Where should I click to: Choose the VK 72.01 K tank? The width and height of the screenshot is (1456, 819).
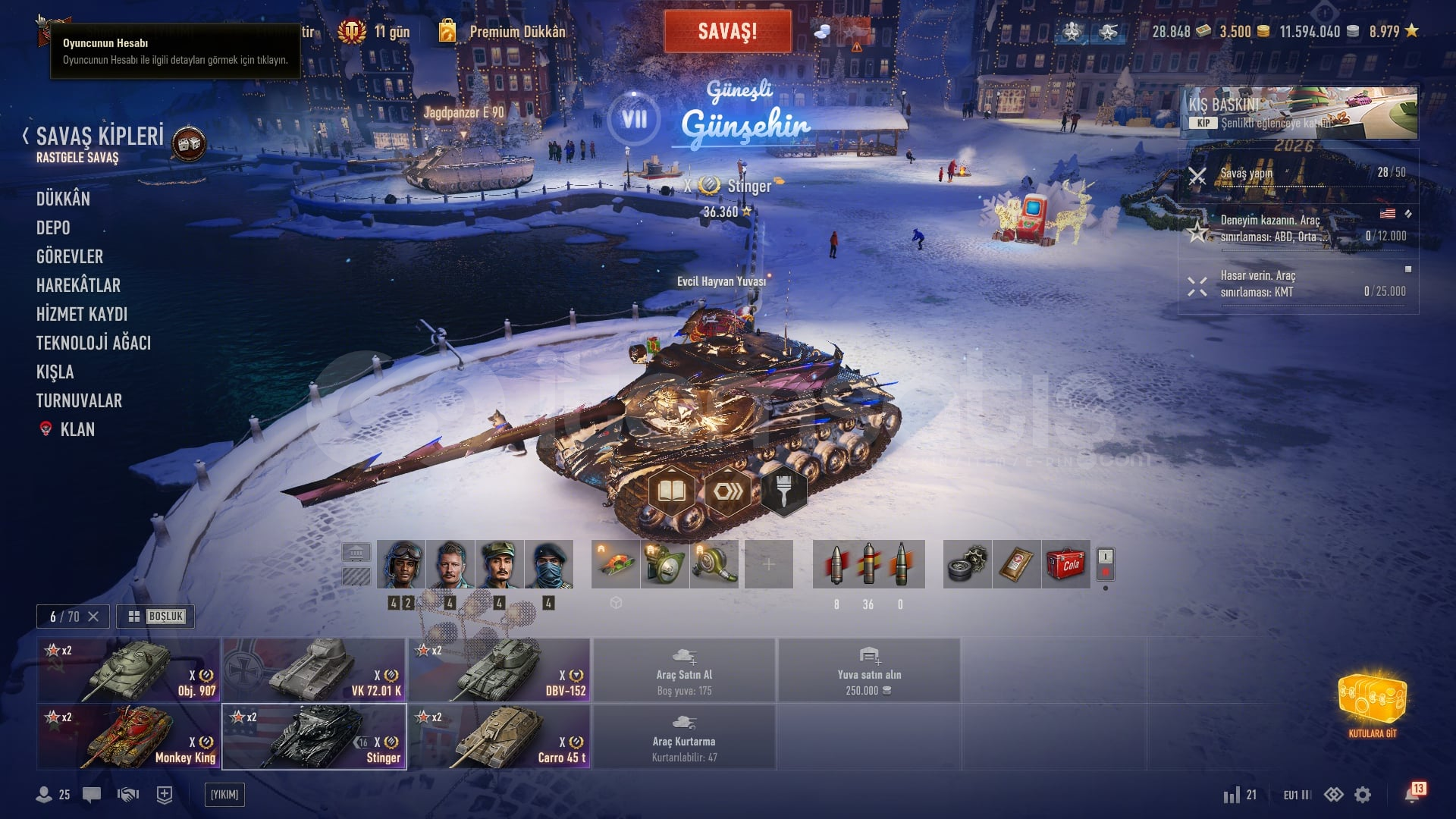pyautogui.click(x=314, y=670)
